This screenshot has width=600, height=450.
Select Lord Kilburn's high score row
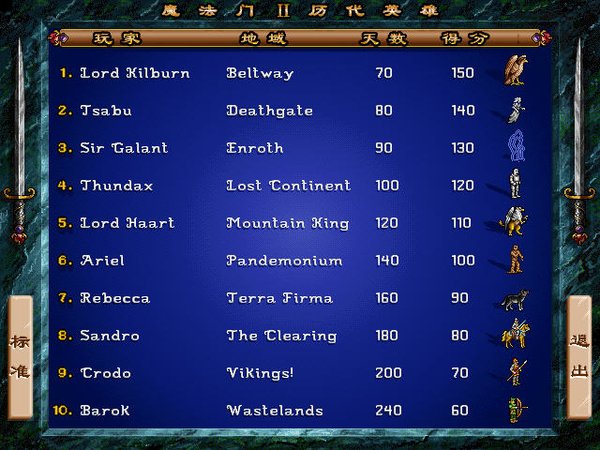(x=135, y=73)
